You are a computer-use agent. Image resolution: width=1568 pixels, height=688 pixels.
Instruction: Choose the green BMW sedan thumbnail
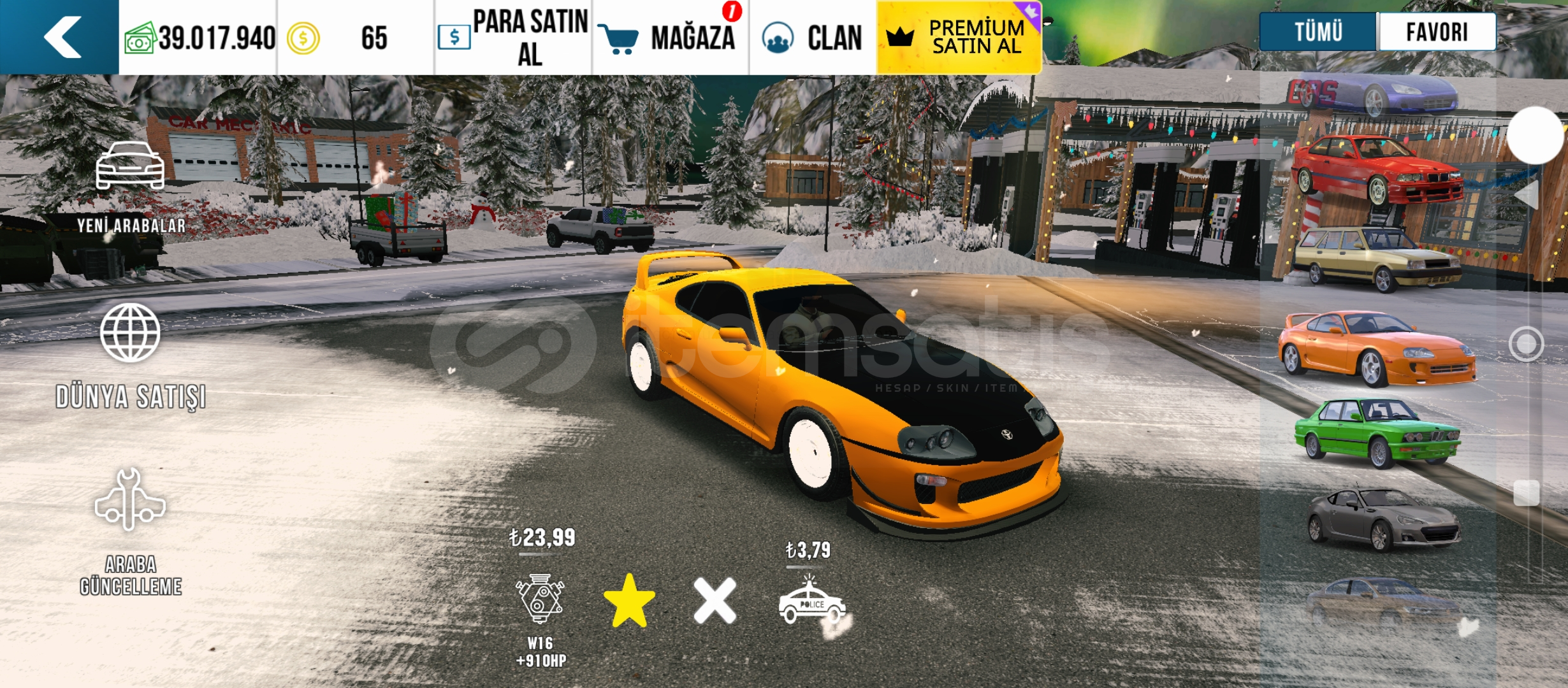pos(1377,433)
